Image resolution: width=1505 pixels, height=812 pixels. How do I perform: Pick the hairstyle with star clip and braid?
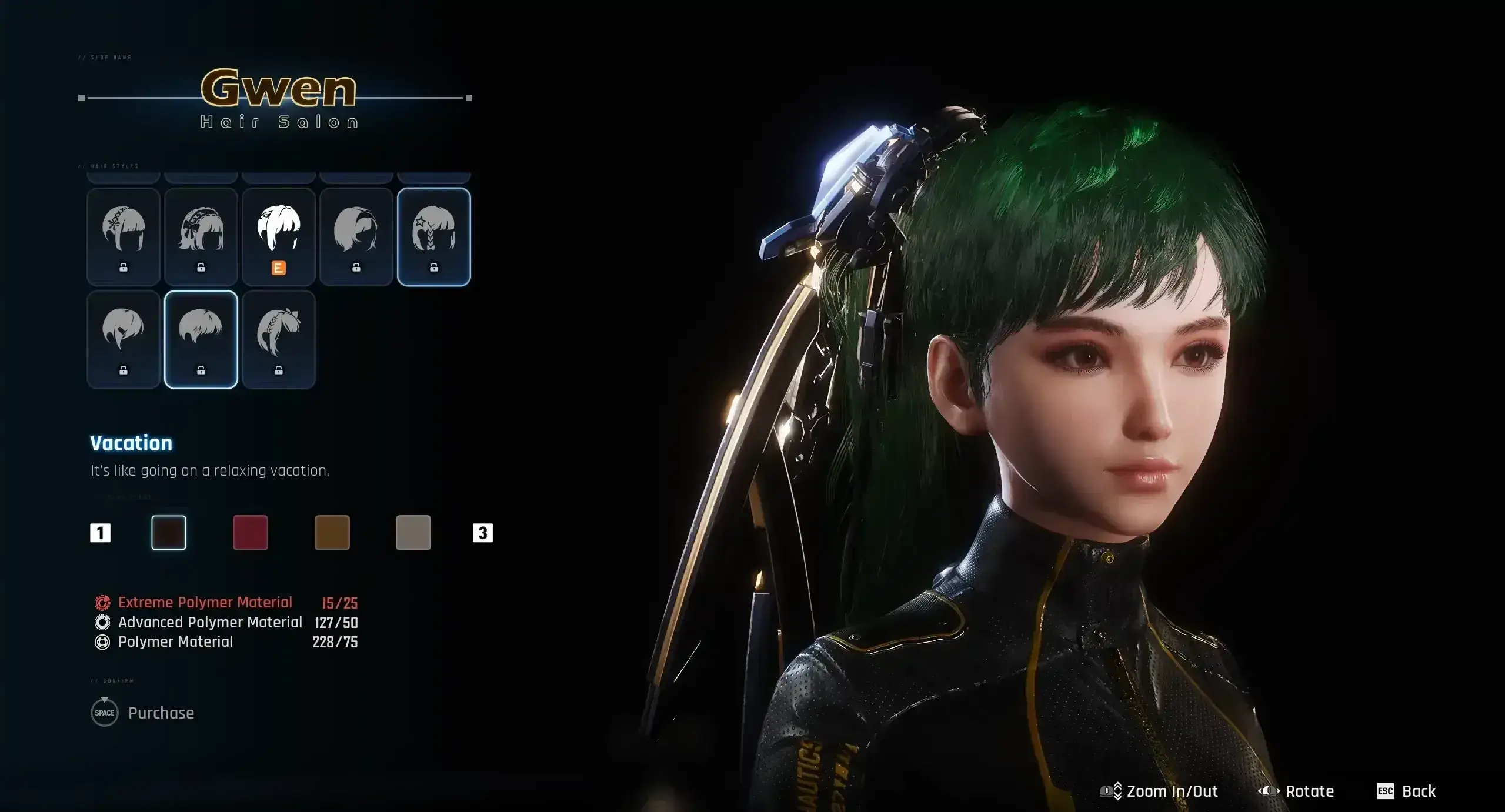[x=433, y=236]
